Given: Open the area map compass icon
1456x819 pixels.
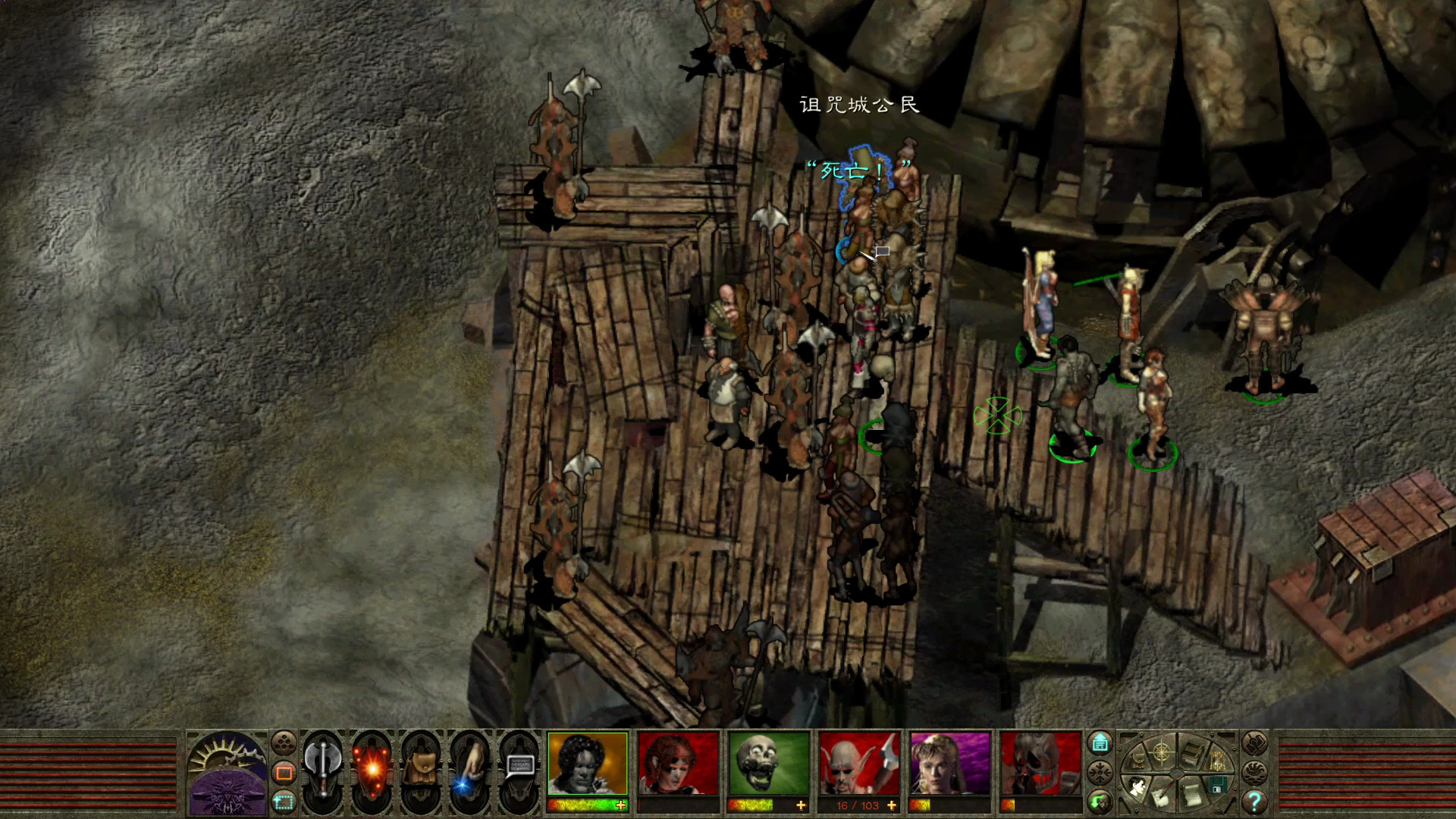Looking at the screenshot, I should (1162, 753).
